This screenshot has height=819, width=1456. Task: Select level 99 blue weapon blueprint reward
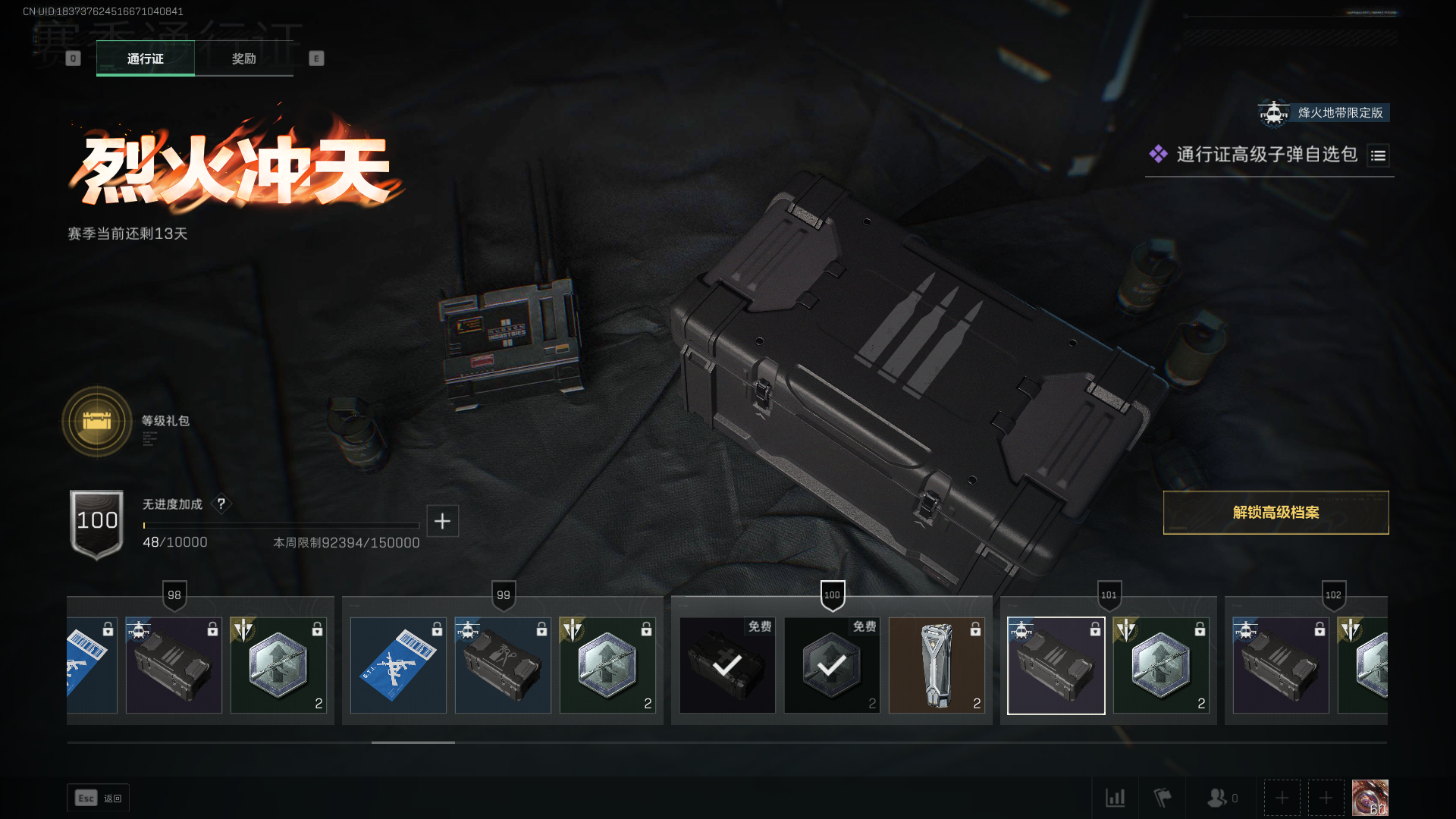(398, 665)
